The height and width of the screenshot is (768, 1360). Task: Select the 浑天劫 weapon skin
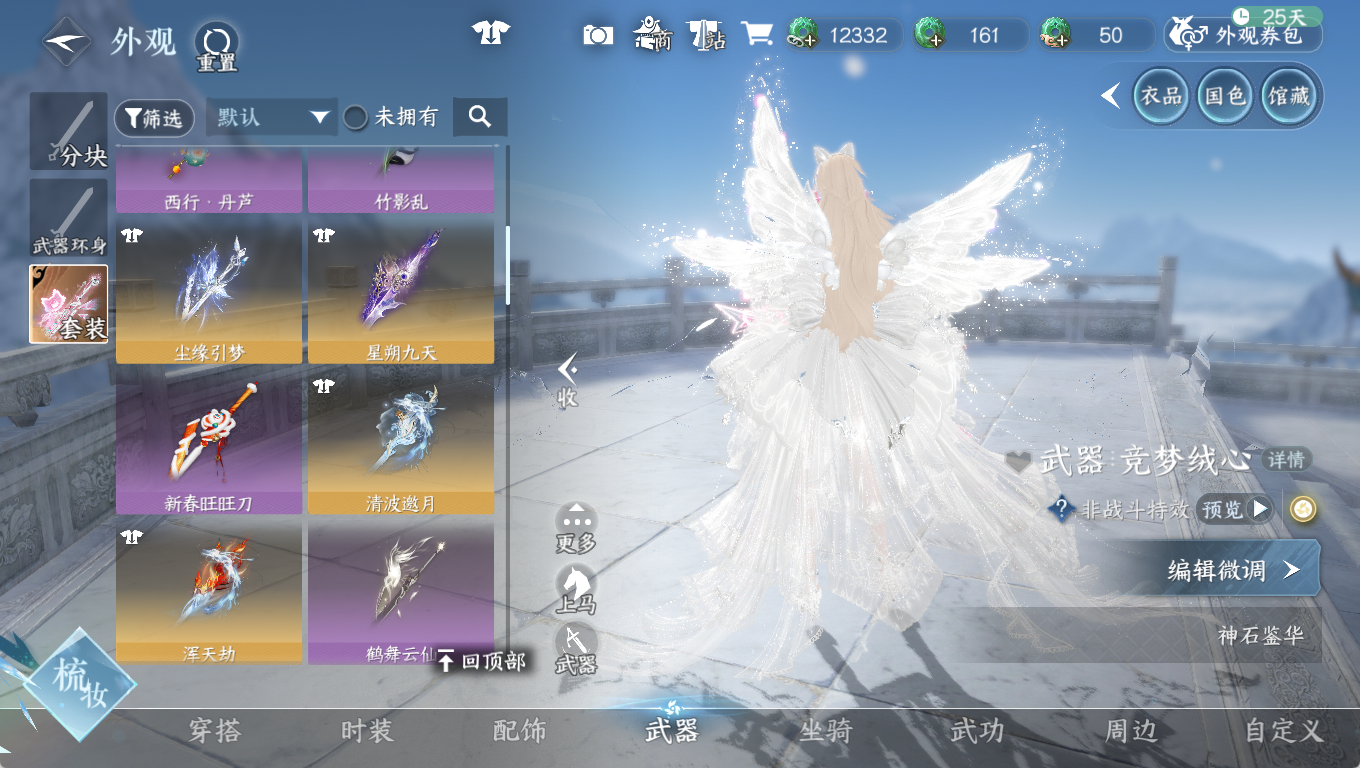coord(209,592)
